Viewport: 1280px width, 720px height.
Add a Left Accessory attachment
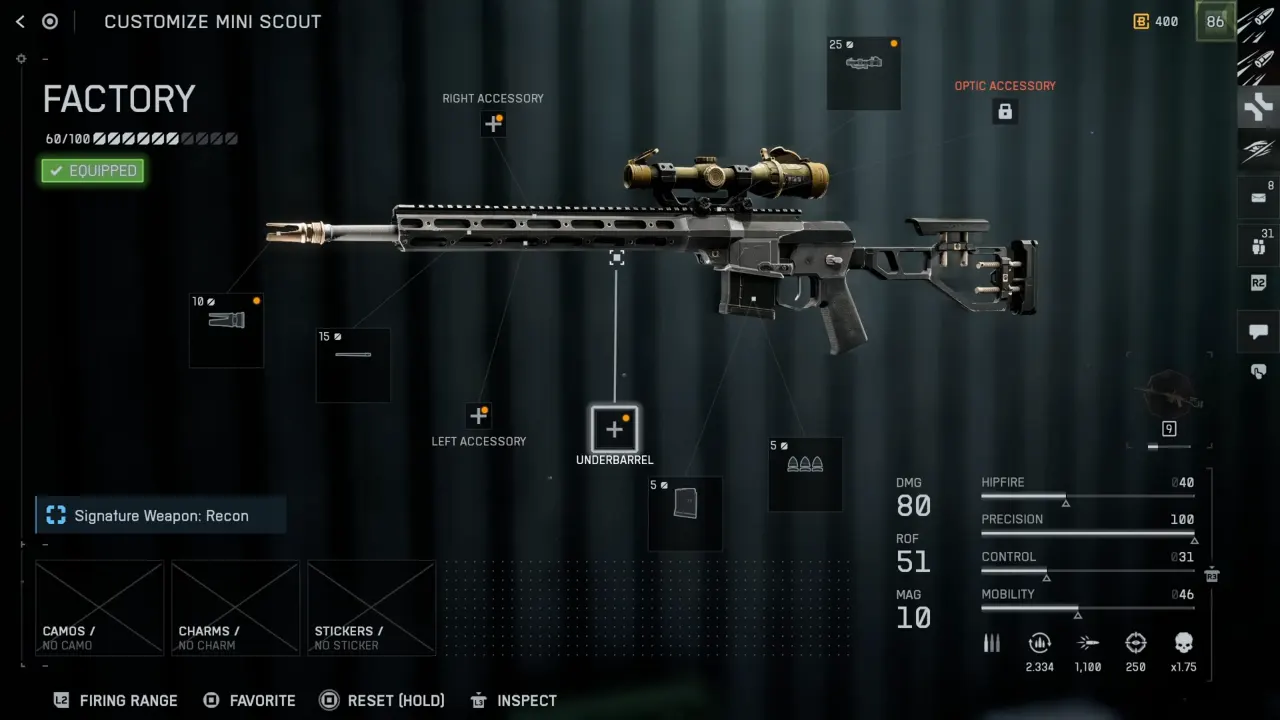(x=478, y=415)
